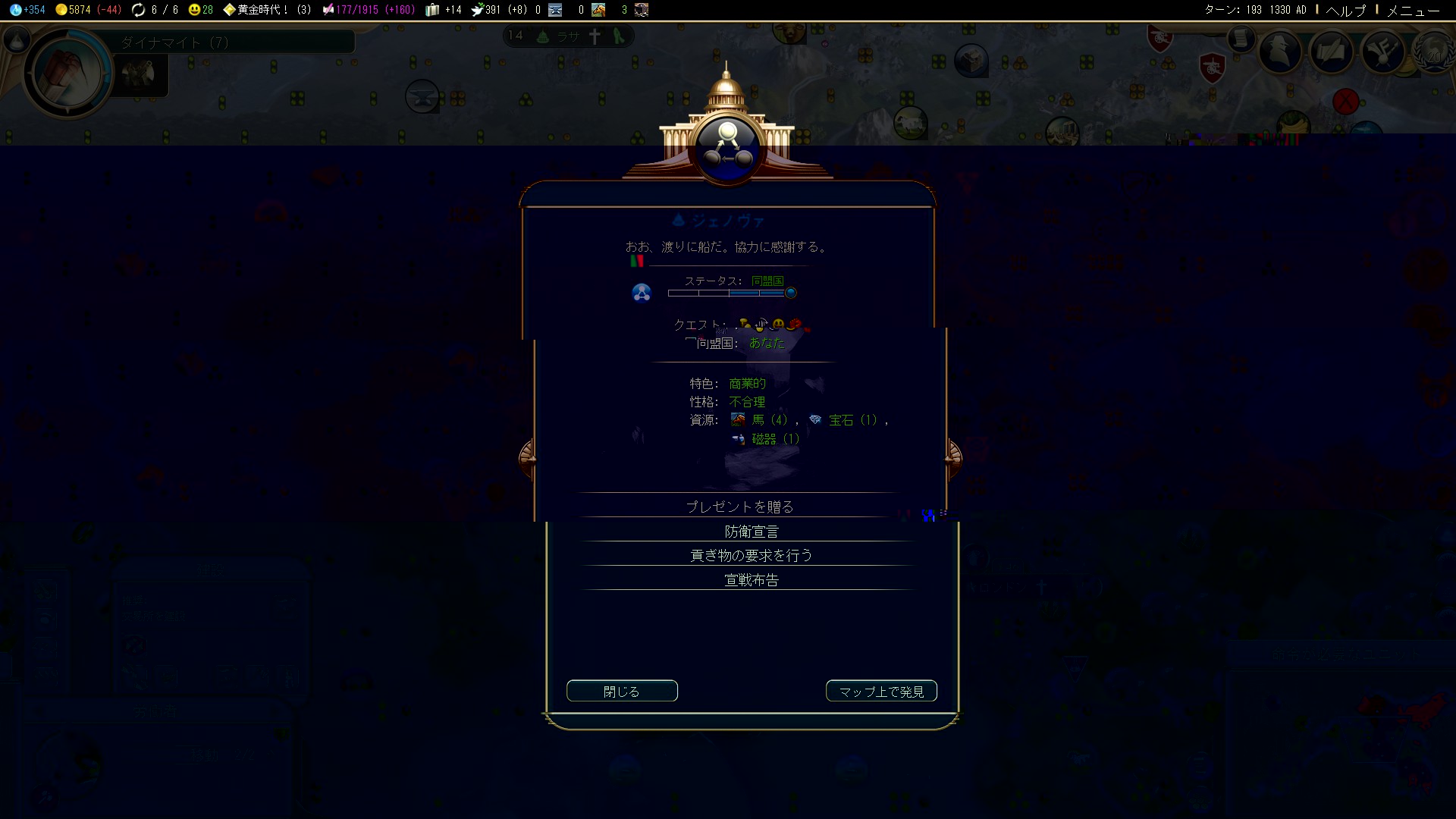Open the メニュー game menu

pyautogui.click(x=1413, y=10)
